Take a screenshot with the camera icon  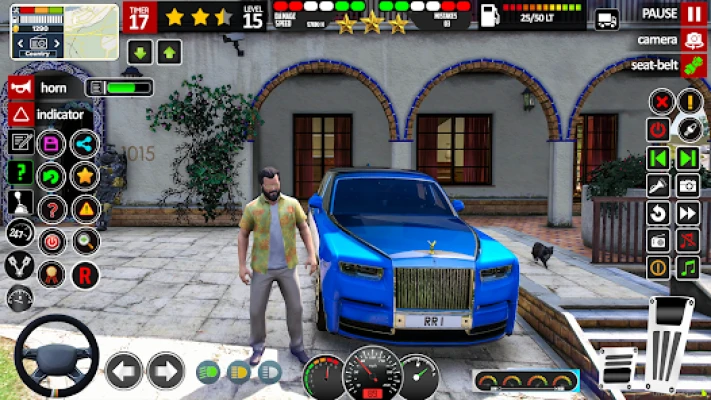(688, 185)
